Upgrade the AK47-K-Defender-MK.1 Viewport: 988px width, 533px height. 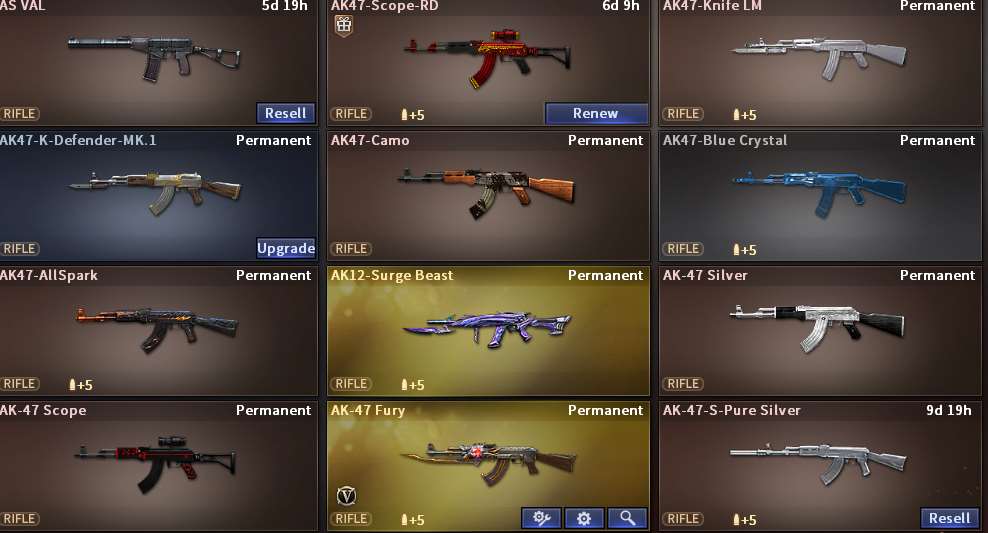click(286, 248)
